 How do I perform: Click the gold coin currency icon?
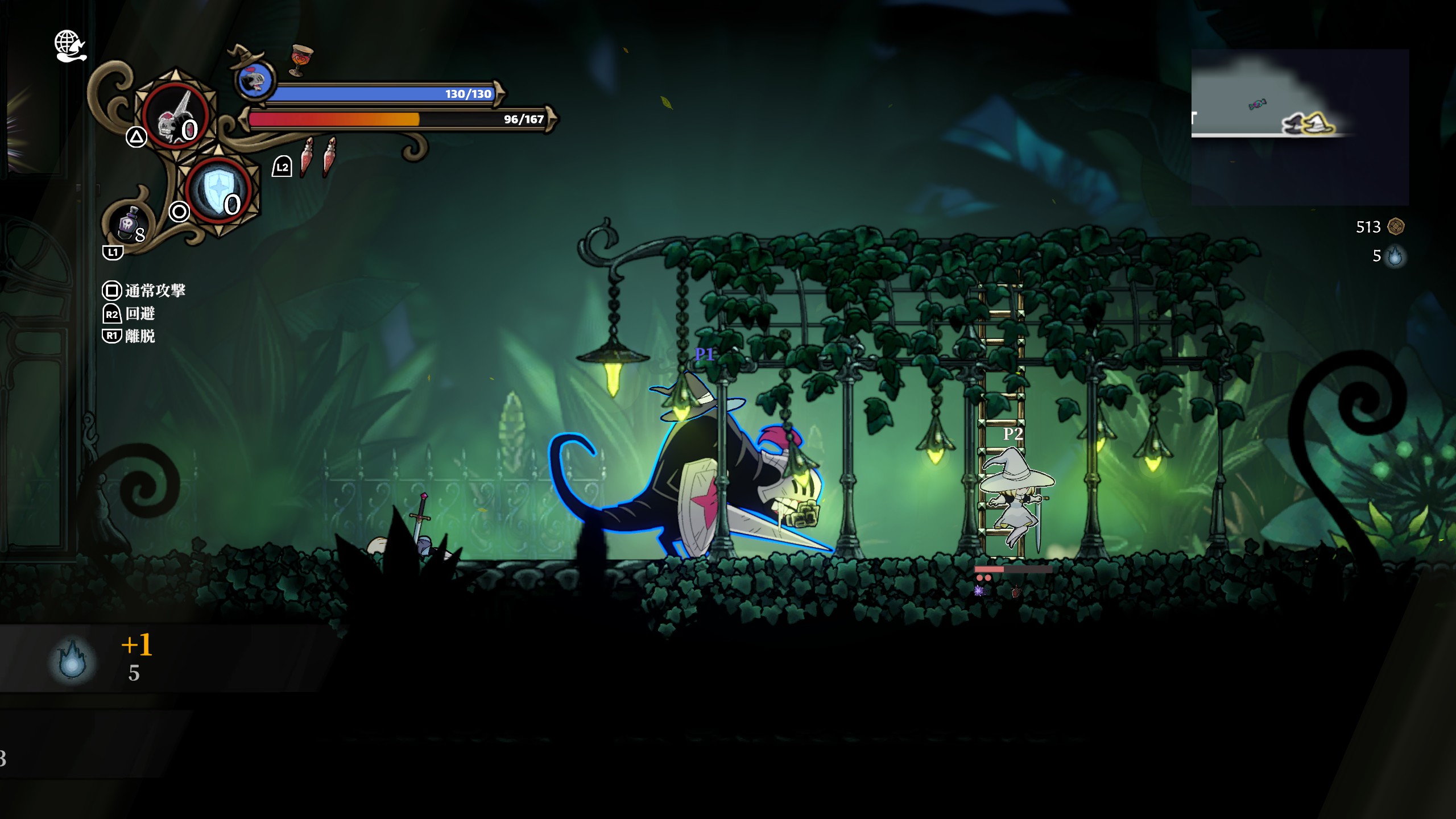click(x=1396, y=226)
